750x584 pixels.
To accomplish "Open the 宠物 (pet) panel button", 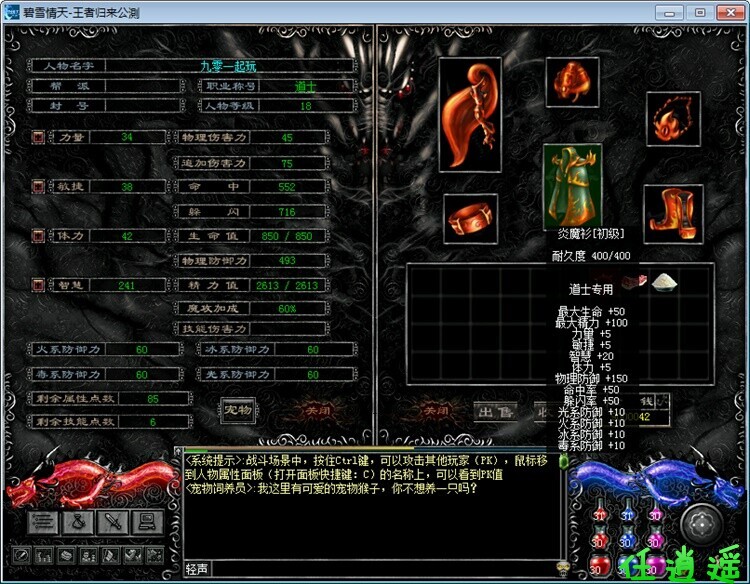I will click(237, 409).
